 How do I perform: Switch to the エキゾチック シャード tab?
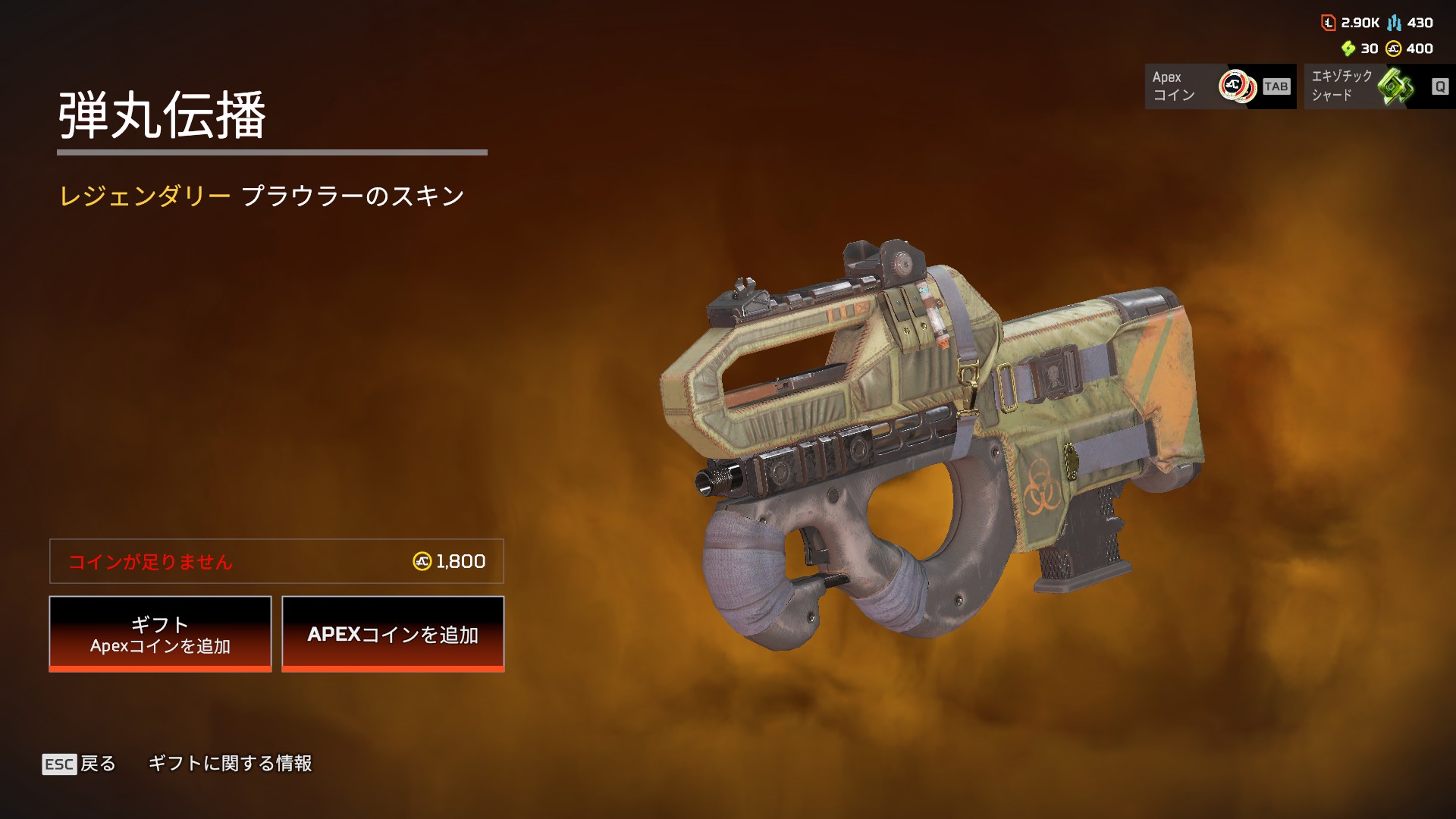tap(1378, 86)
